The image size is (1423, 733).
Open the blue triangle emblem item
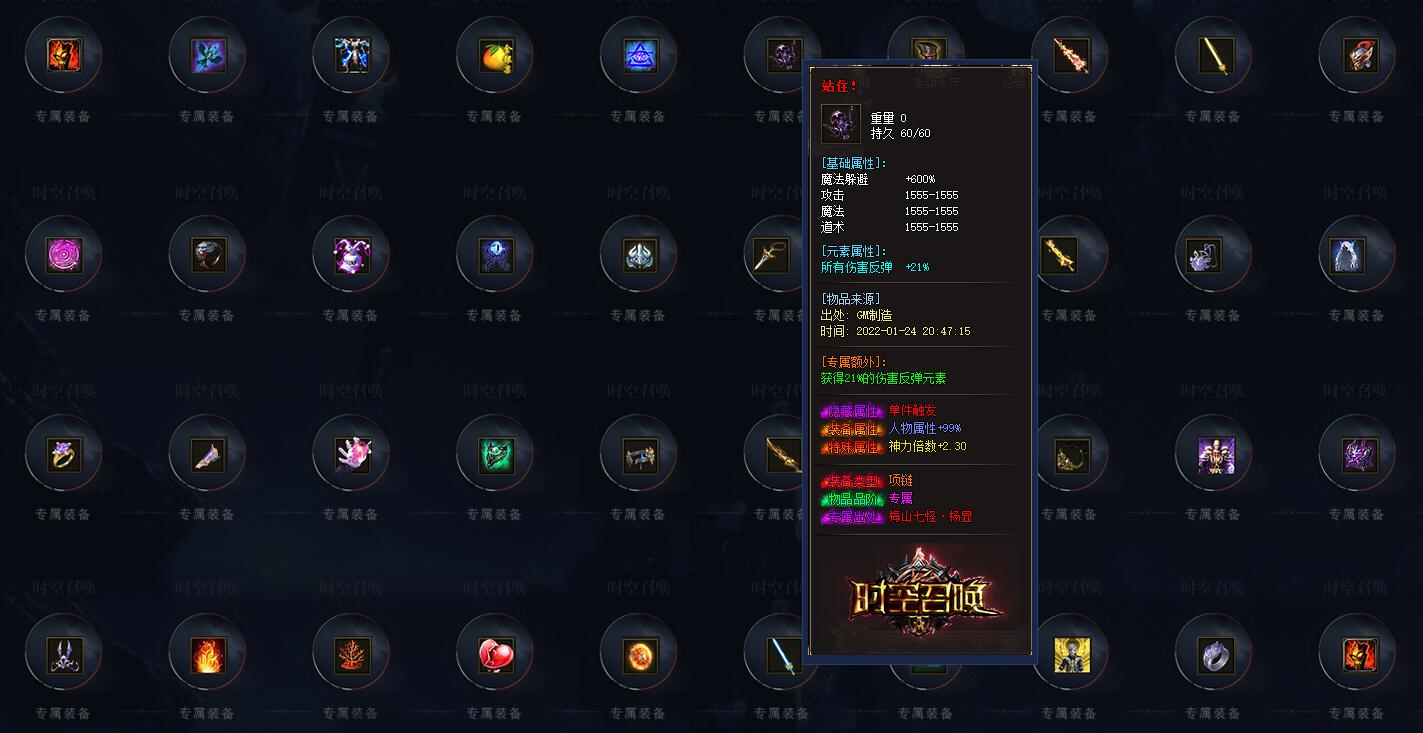637,57
